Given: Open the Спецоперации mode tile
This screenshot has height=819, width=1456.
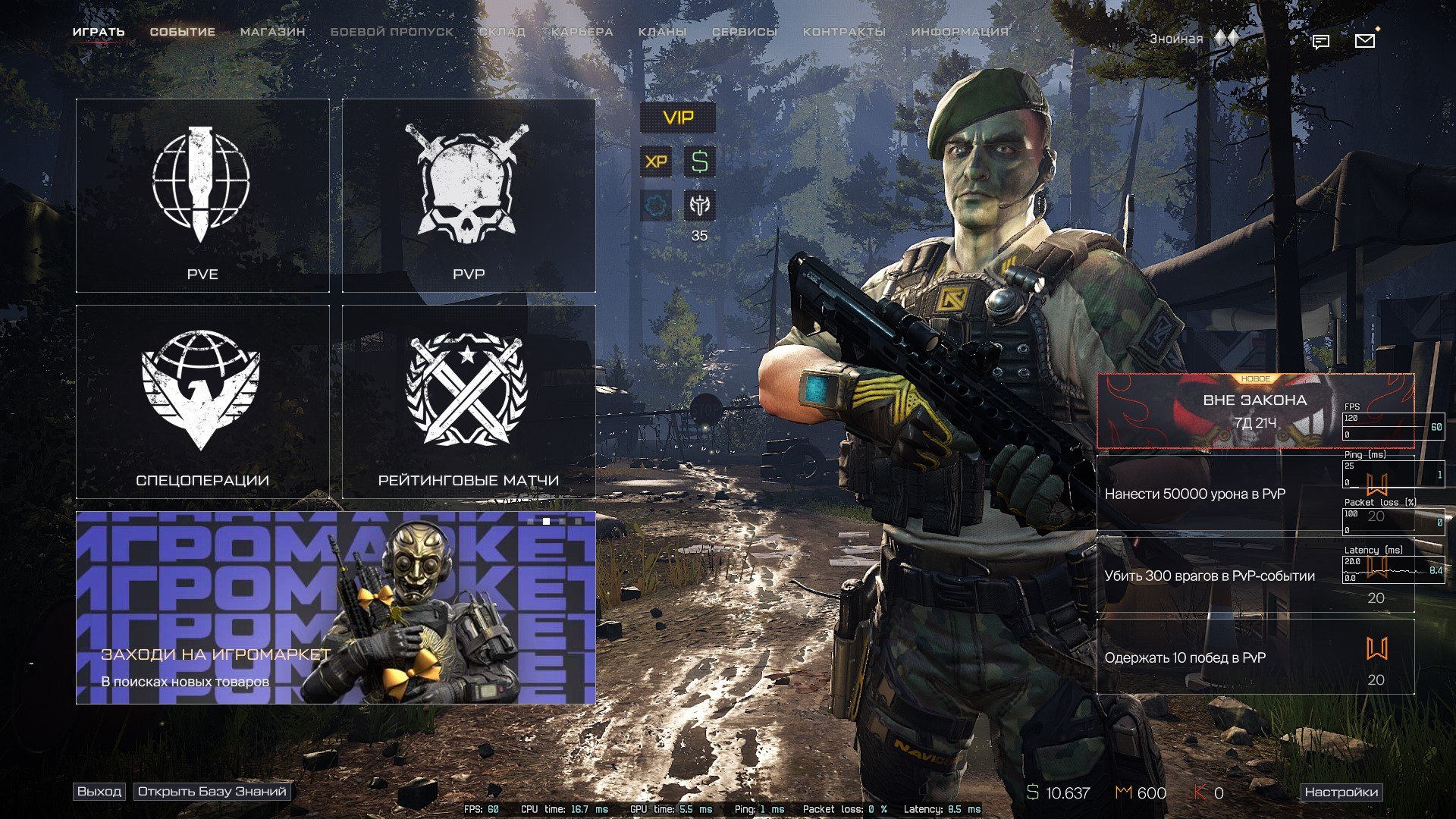Looking at the screenshot, I should [x=202, y=402].
